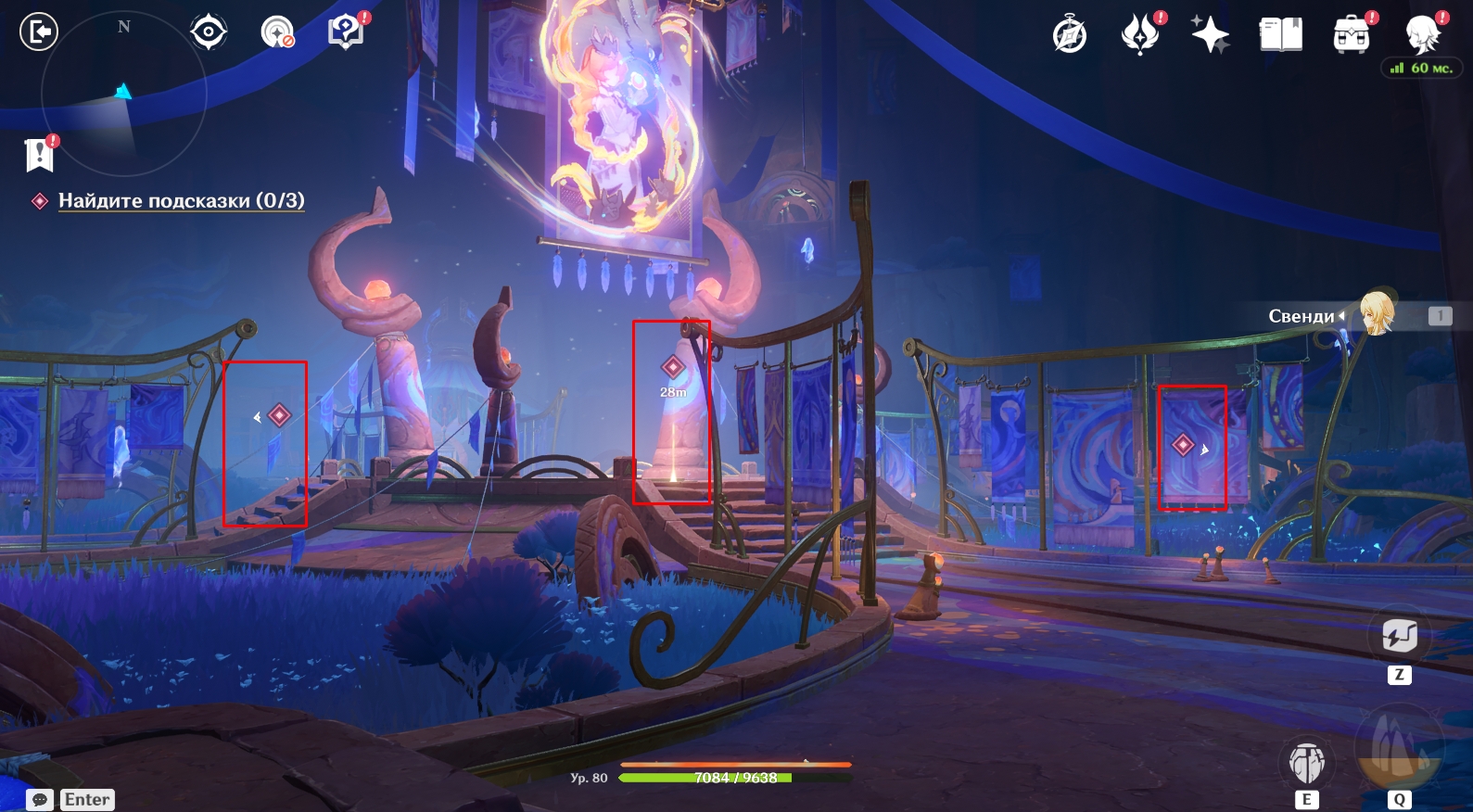The width and height of the screenshot is (1473, 812).
Task: Open the bookmark icon with exclamation alert
Action: [40, 155]
